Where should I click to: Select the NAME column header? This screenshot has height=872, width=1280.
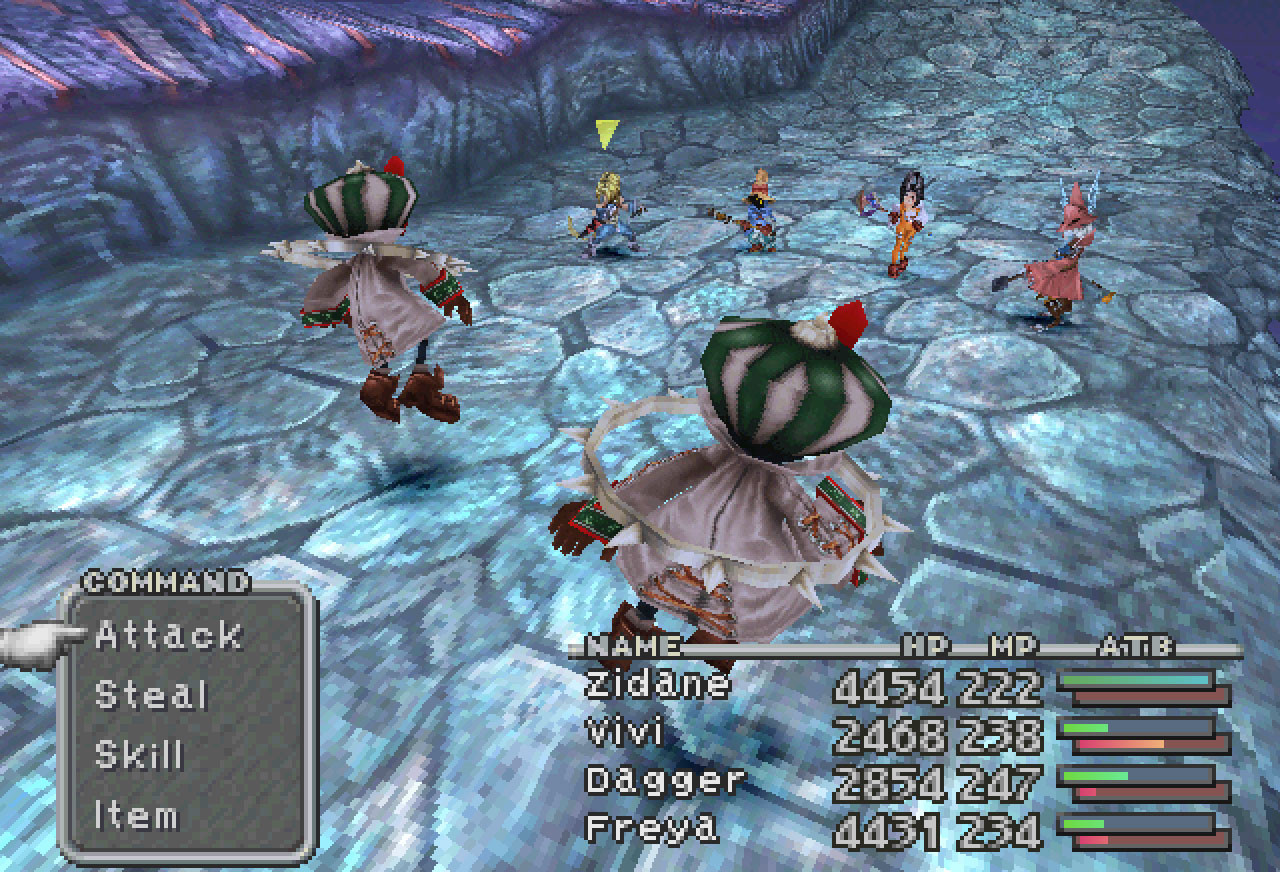tap(633, 645)
